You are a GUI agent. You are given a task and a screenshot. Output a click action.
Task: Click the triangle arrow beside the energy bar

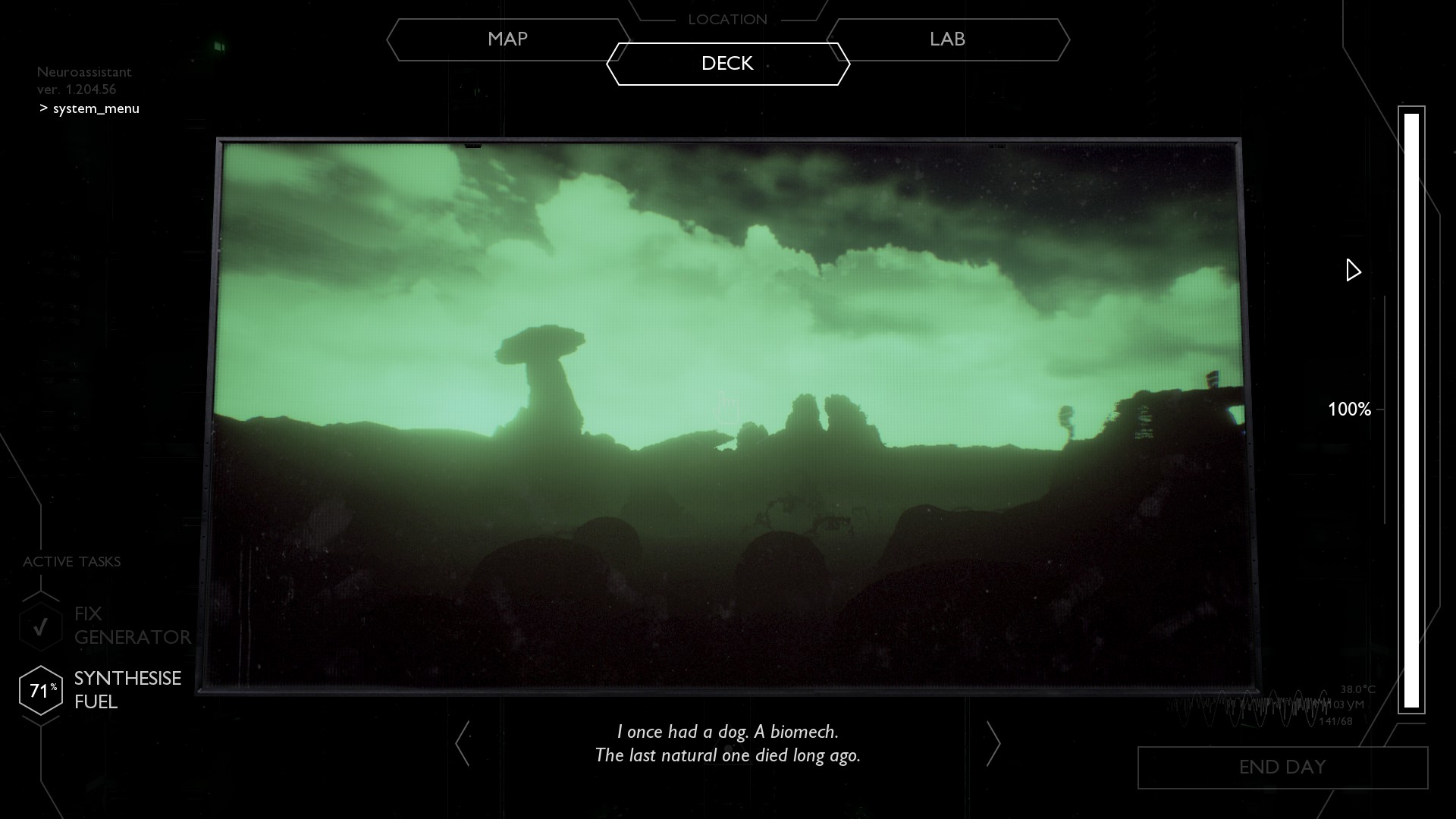tap(1353, 270)
